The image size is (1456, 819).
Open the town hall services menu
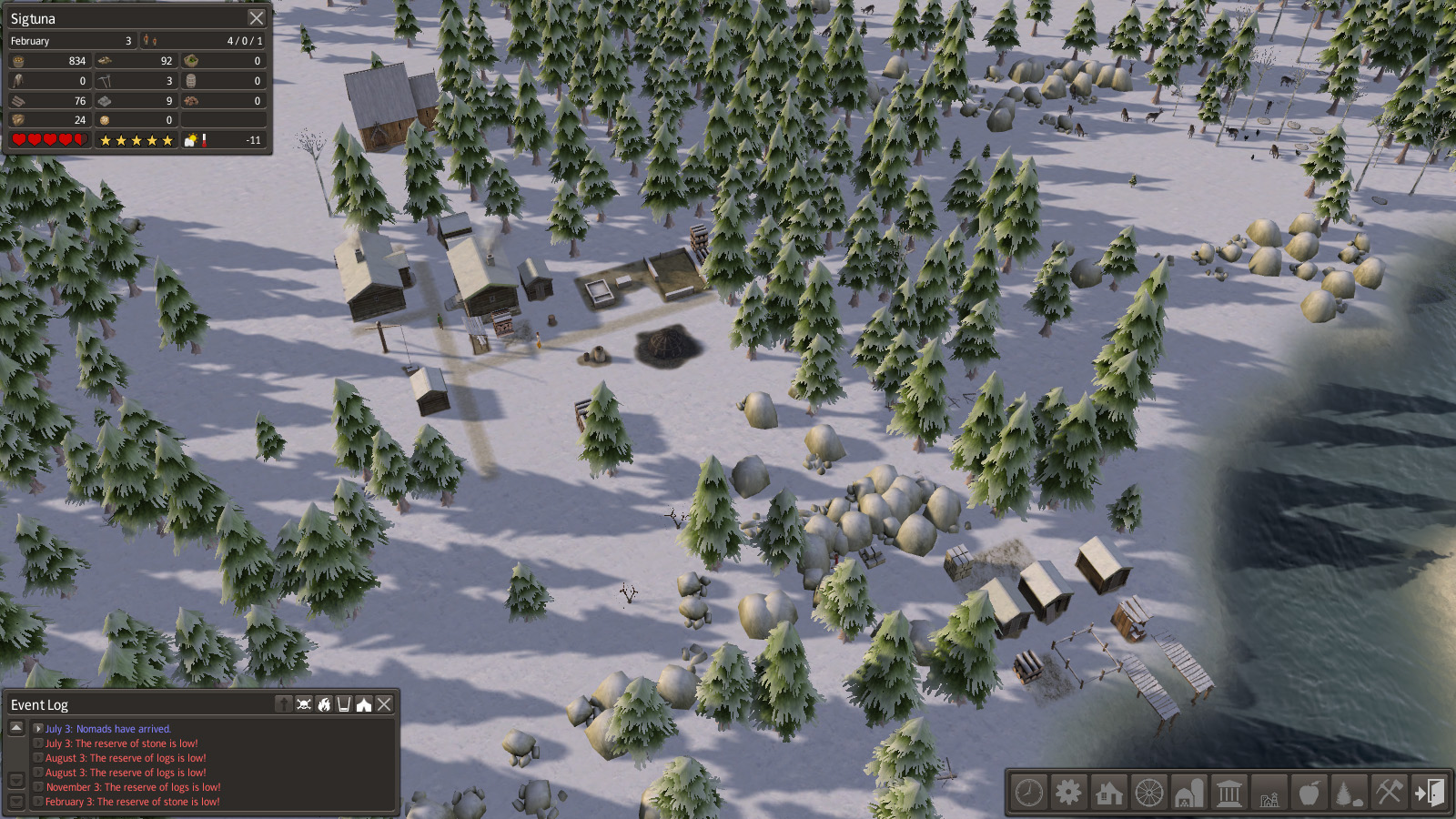click(1229, 793)
